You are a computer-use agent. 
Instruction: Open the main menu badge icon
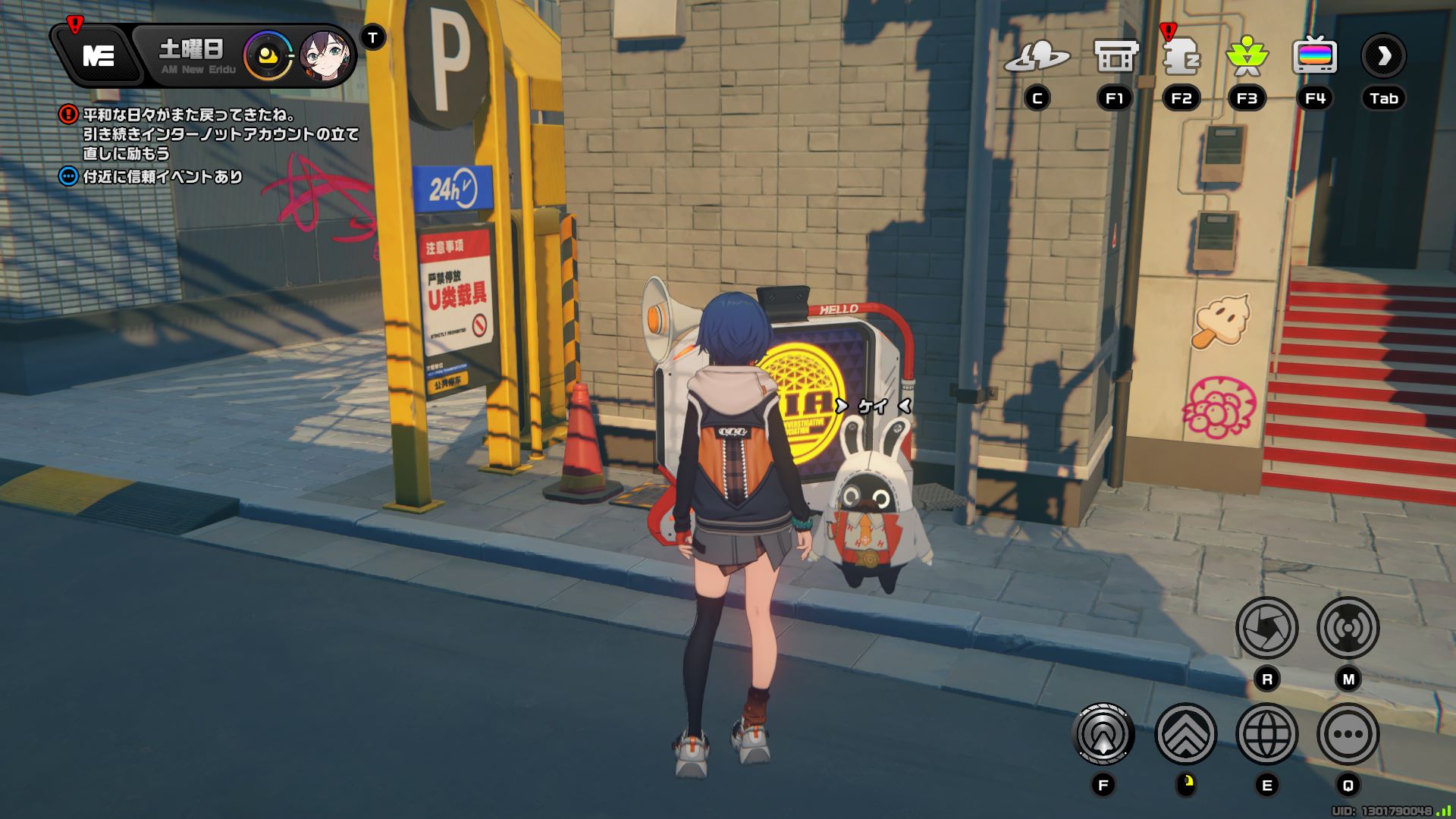click(99, 55)
